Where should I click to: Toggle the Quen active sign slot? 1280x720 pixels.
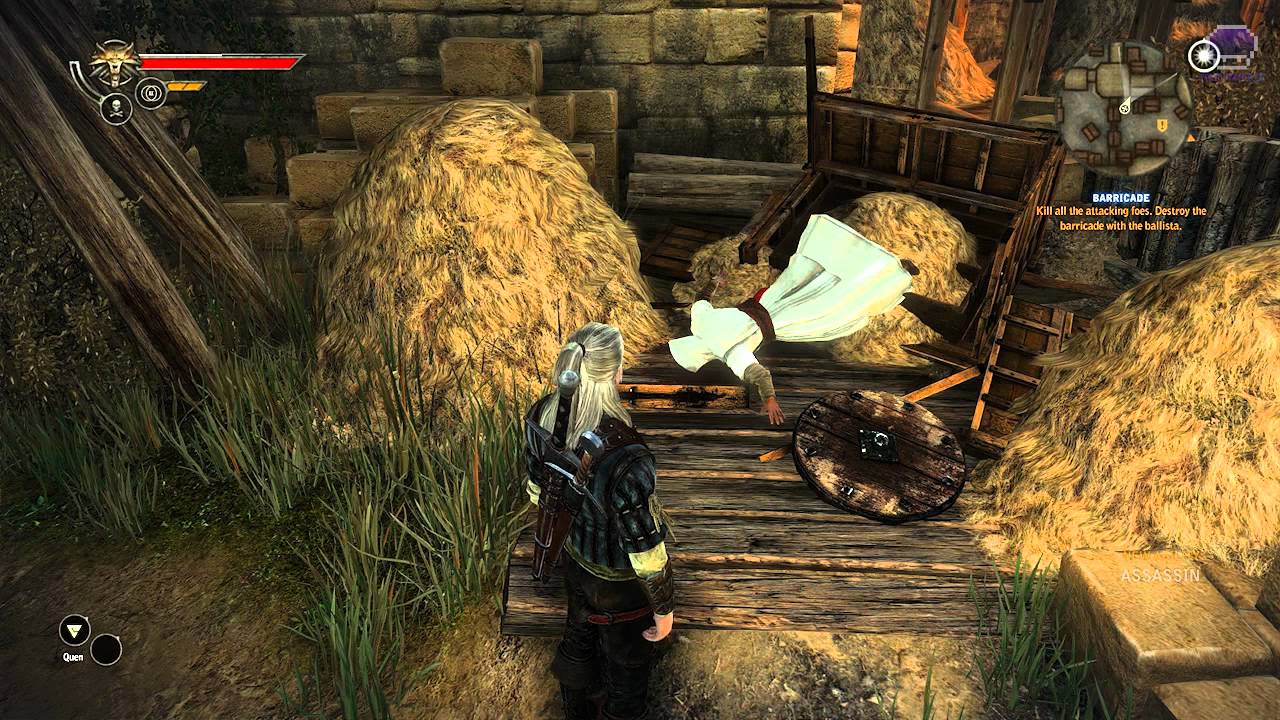75,631
